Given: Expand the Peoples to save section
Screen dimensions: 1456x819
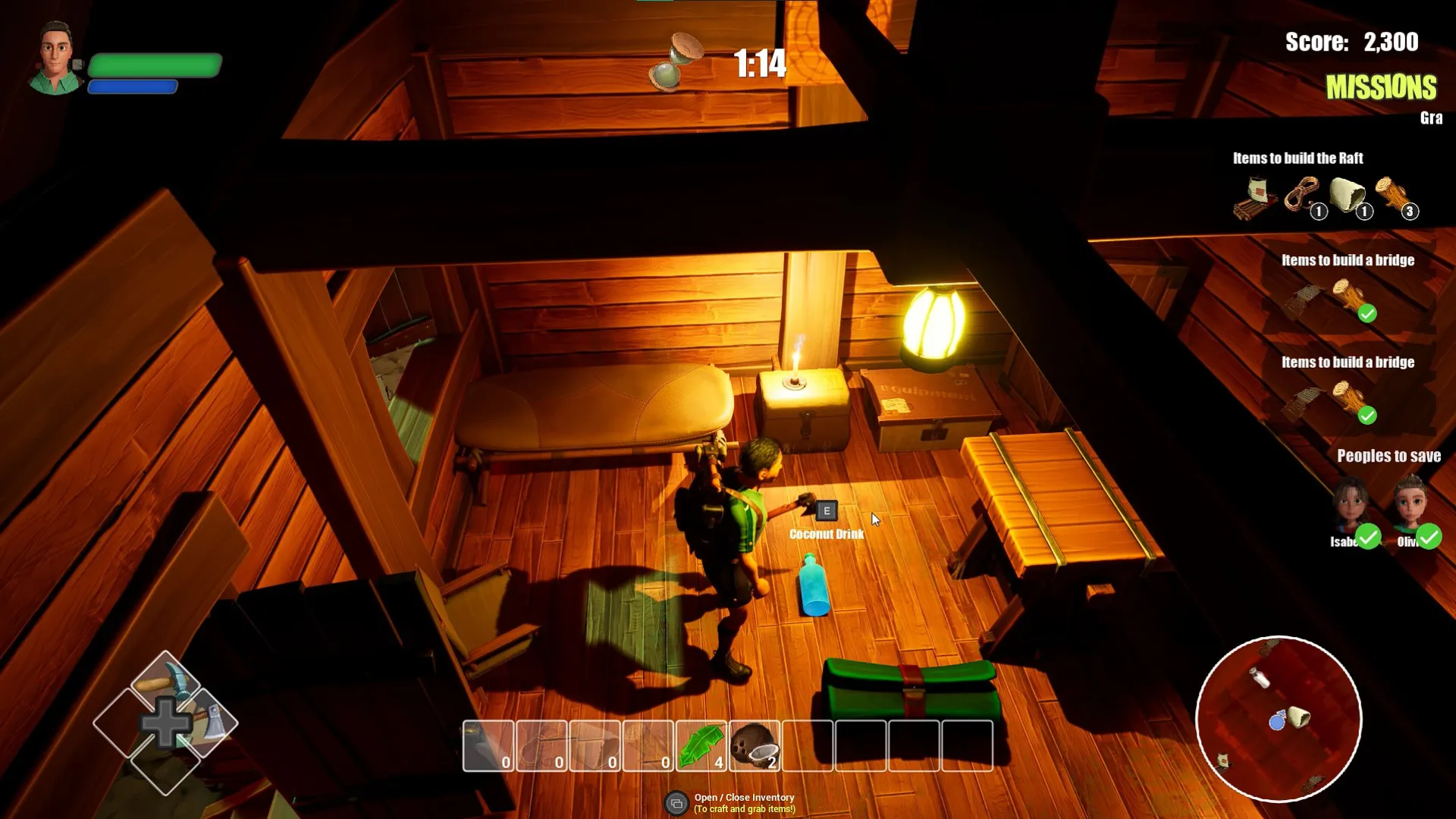Looking at the screenshot, I should (x=1390, y=456).
